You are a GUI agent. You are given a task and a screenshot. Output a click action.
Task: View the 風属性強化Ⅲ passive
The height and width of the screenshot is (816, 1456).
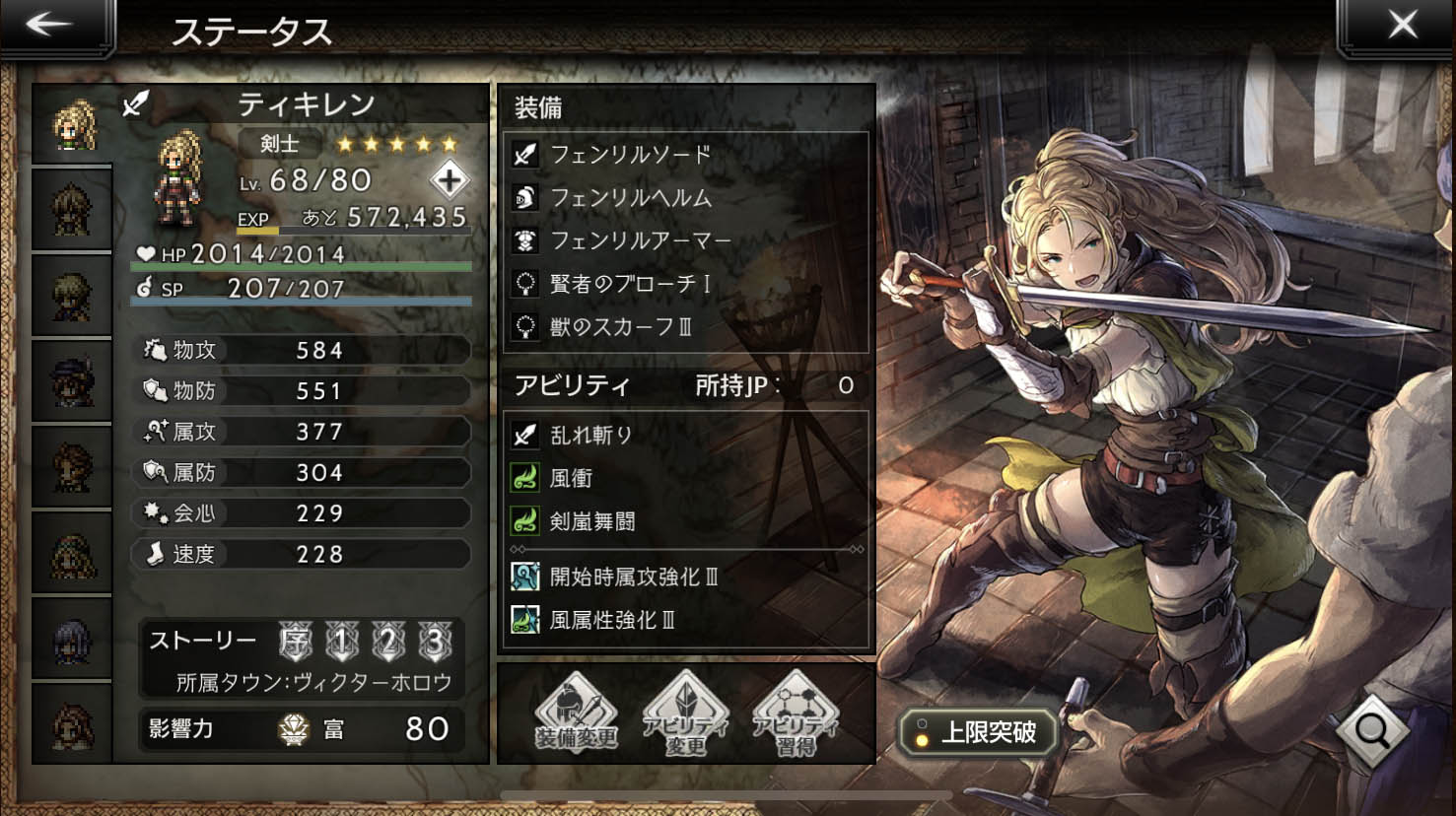611,621
